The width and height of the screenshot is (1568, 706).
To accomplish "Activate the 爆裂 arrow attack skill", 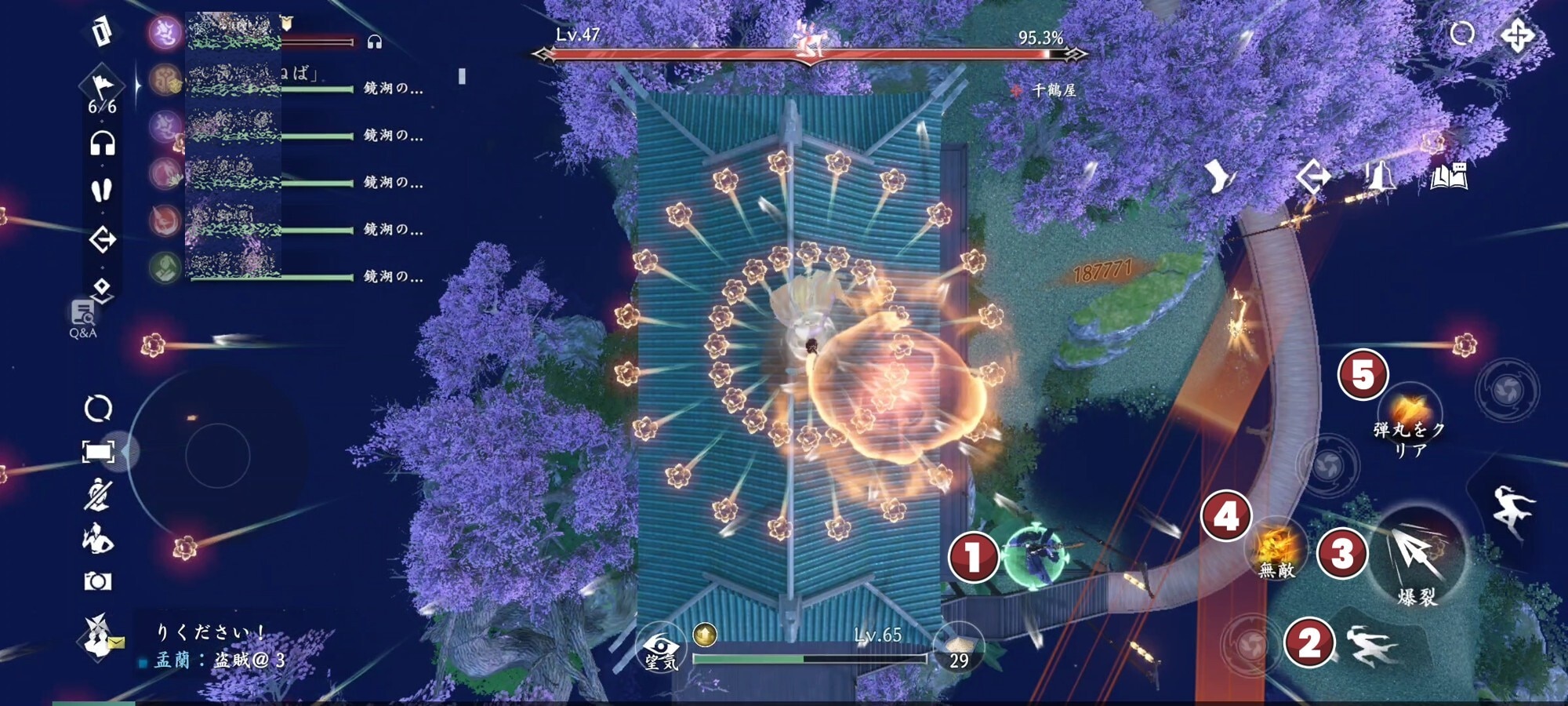I will coord(1417,555).
